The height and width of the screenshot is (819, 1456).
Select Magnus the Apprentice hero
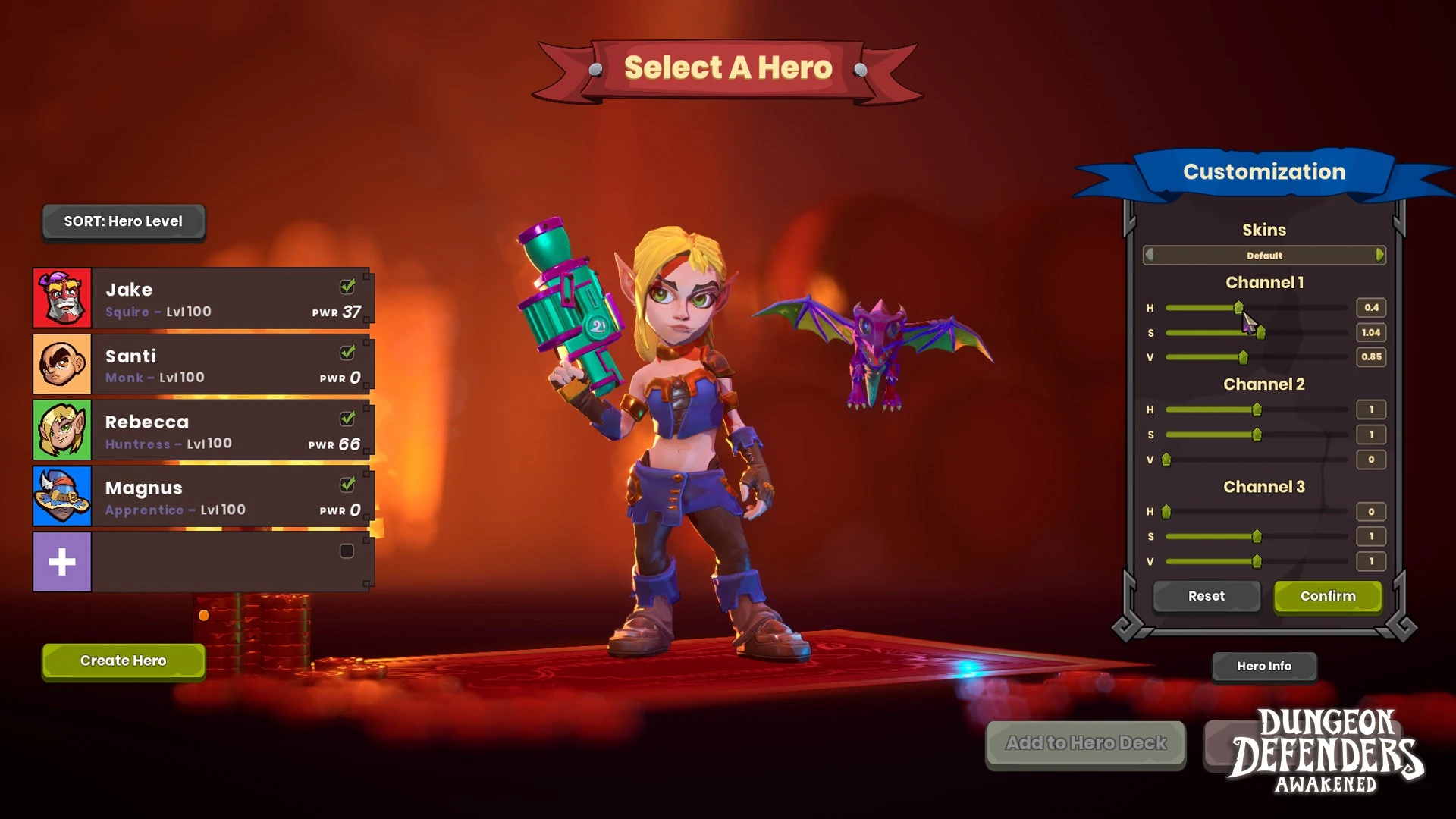click(x=202, y=497)
